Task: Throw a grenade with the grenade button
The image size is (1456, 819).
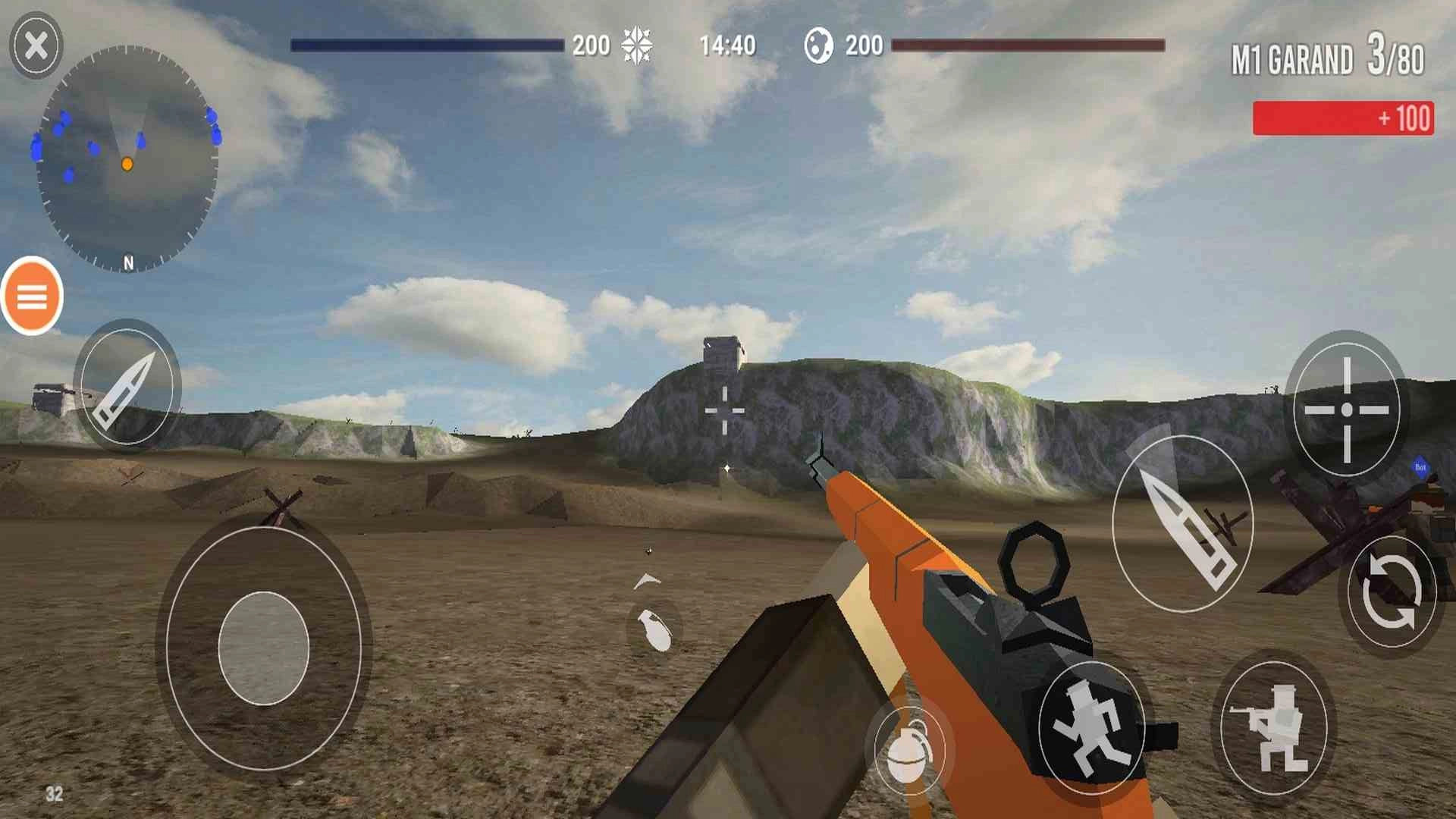Action: tap(909, 749)
